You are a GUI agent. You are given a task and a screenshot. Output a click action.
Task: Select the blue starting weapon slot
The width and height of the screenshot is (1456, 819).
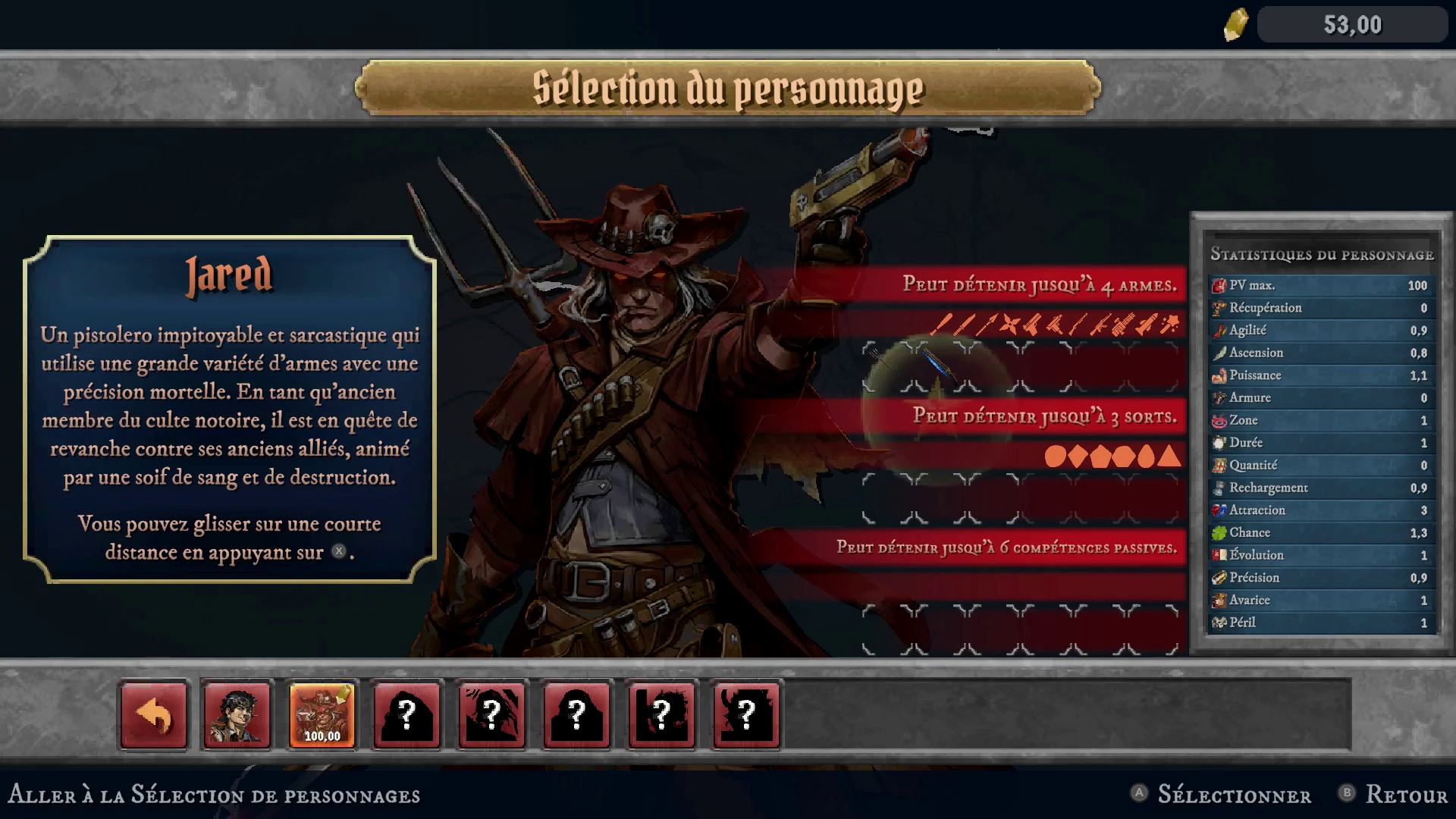point(940,366)
